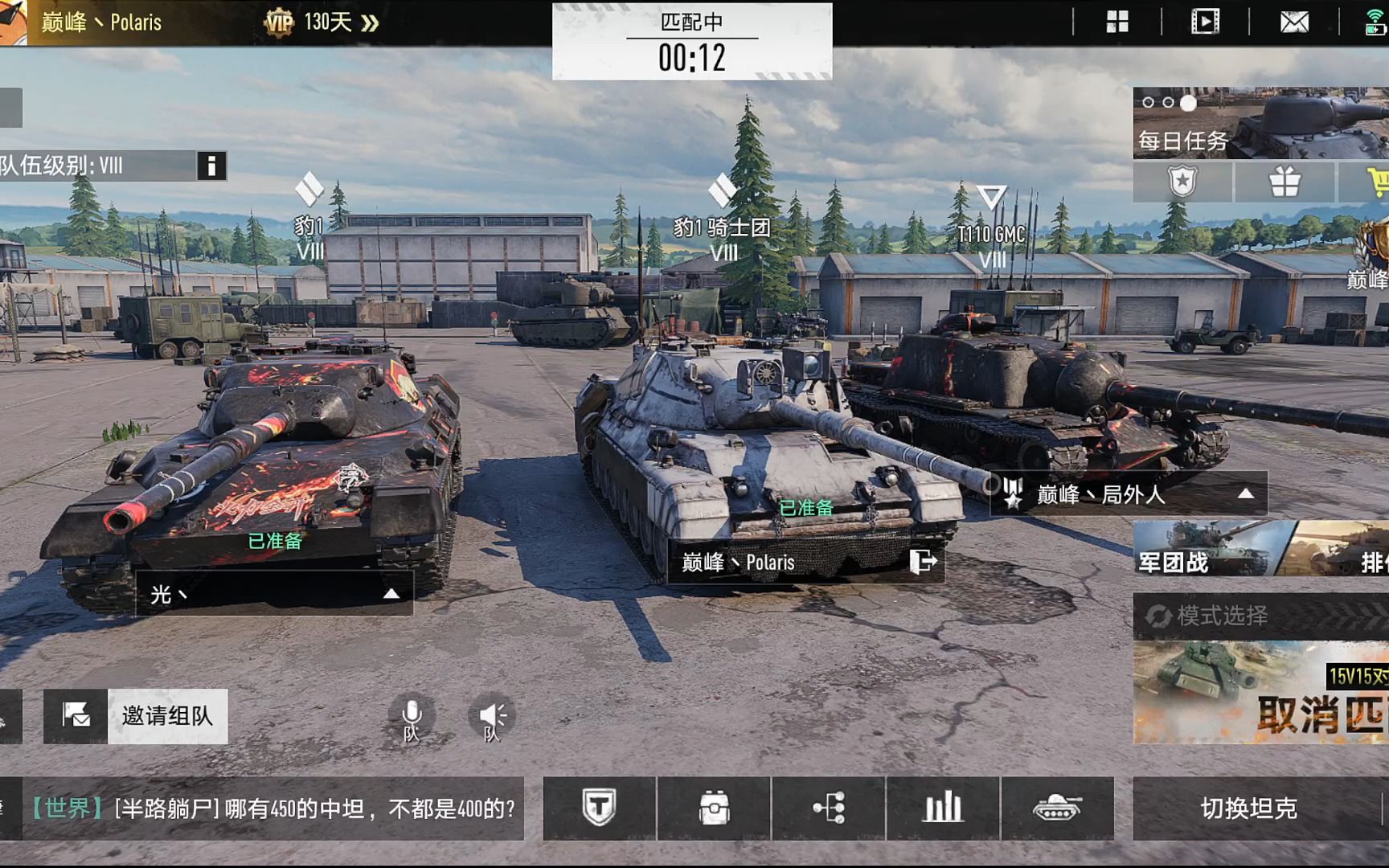This screenshot has width=1389, height=868.
Task: Open the bar chart statistics icon
Action: pos(943,809)
